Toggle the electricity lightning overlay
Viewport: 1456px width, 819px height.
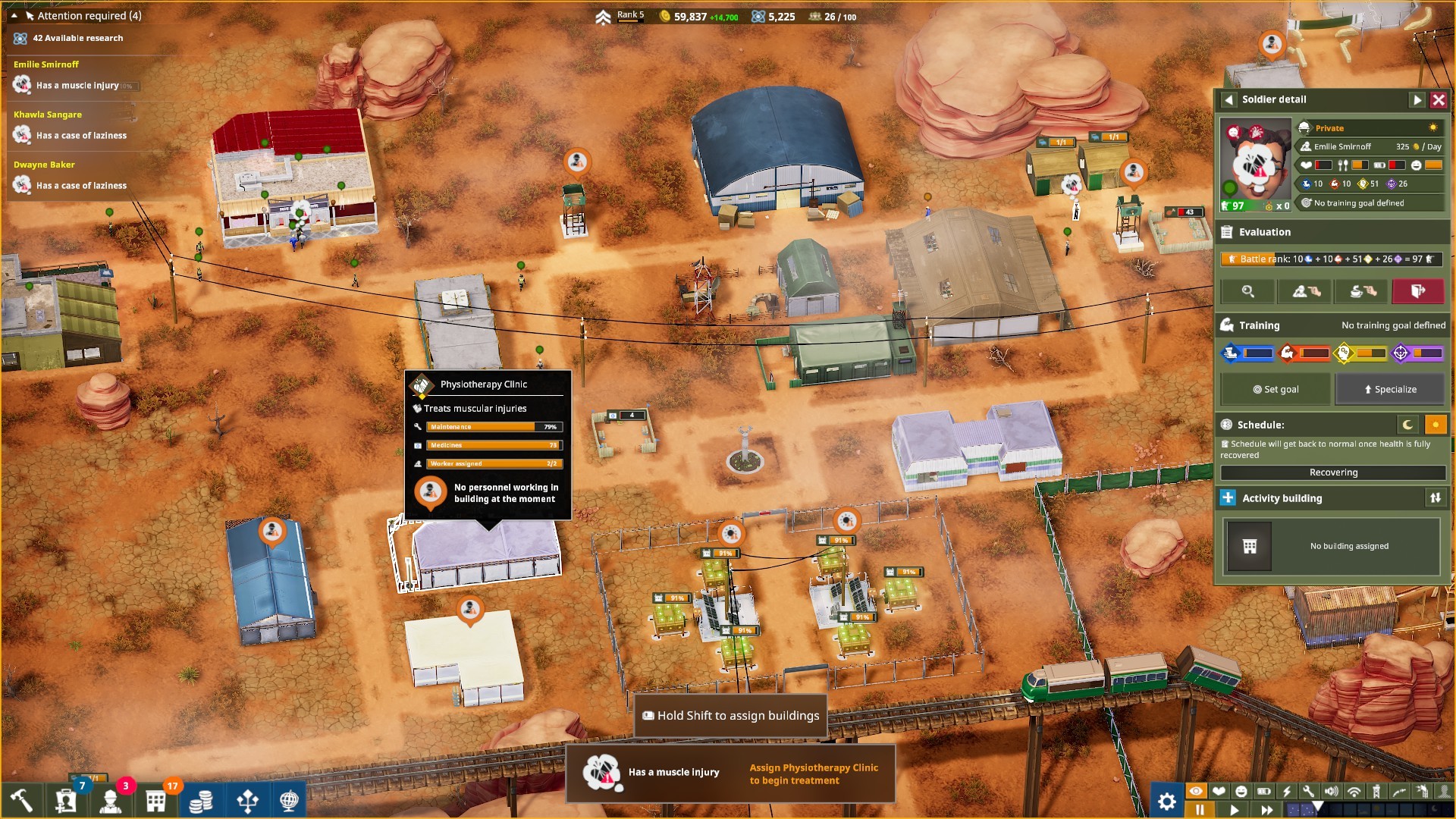pyautogui.click(x=1287, y=792)
